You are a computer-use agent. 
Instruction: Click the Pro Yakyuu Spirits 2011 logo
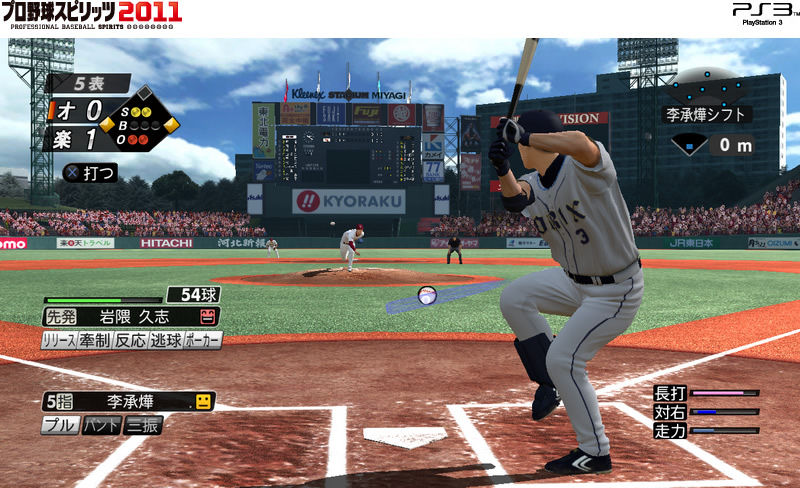[91, 14]
